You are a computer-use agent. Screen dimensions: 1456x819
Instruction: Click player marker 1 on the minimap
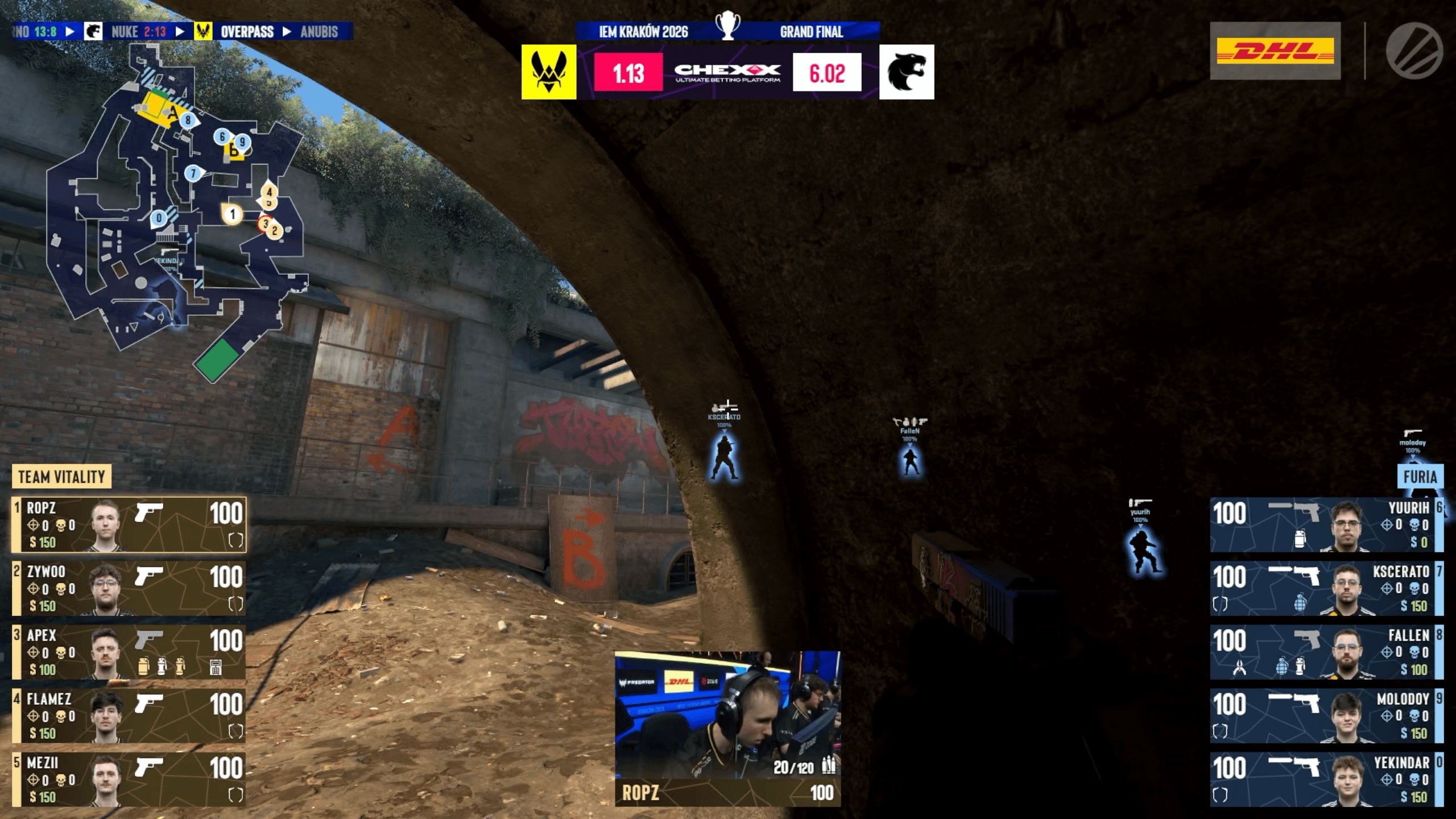tap(232, 214)
